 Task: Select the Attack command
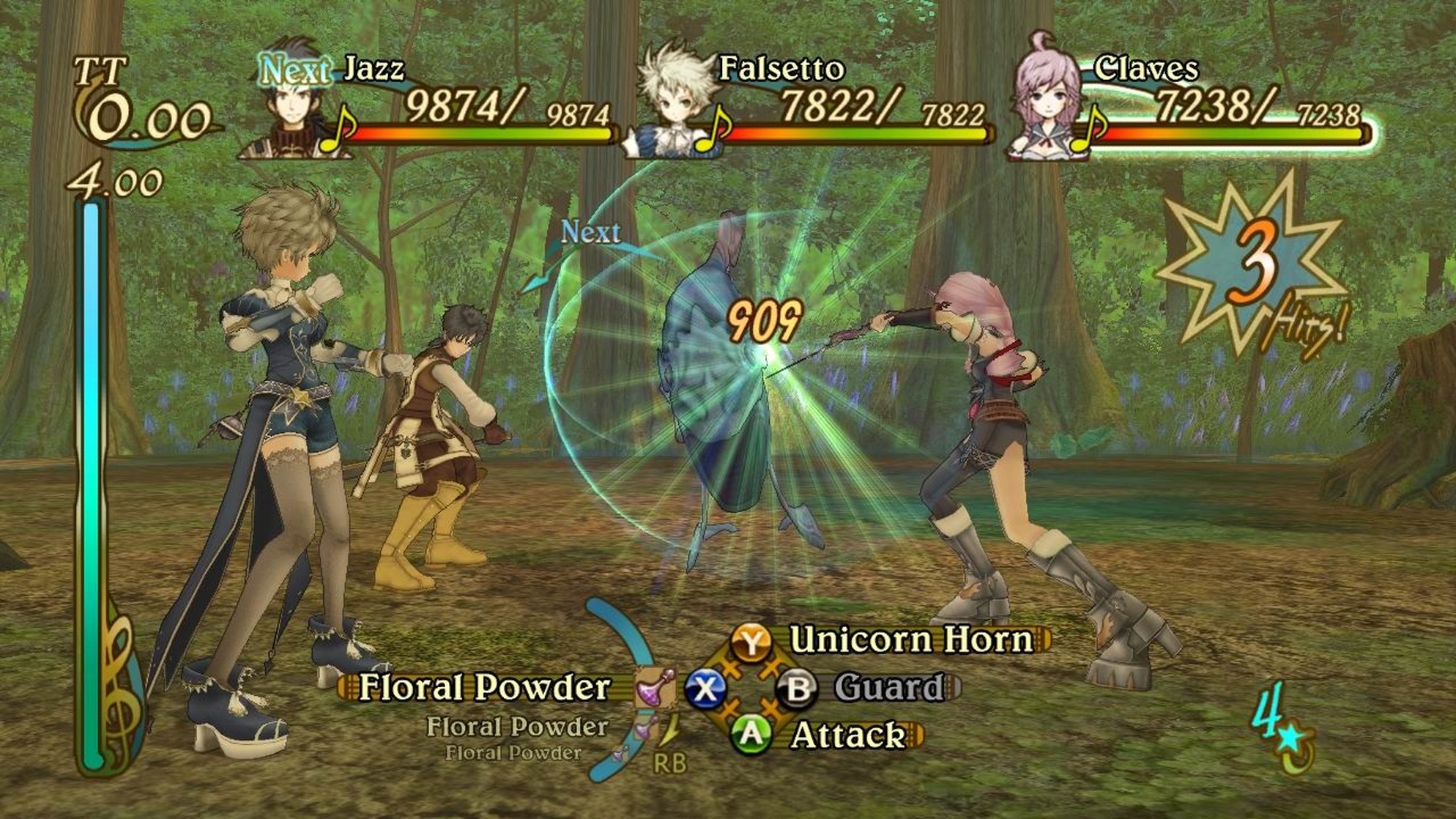click(848, 735)
